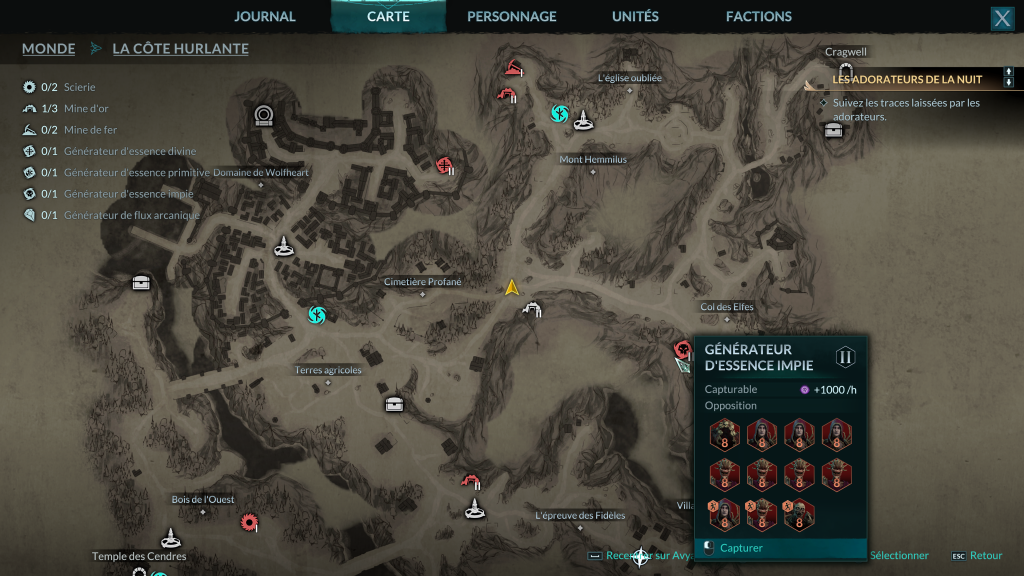The image size is (1024, 576).
Task: Go back to the Monde map level
Action: 48,48
